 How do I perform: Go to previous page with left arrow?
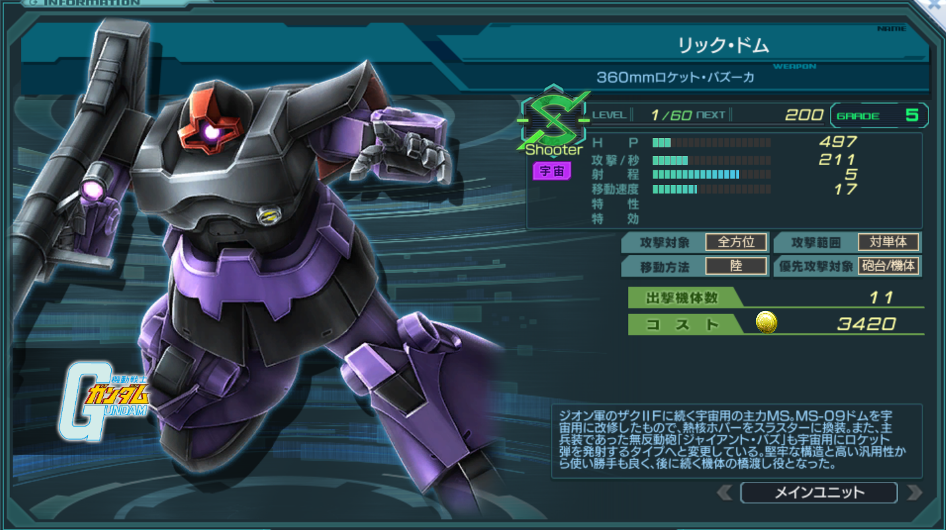pos(725,492)
